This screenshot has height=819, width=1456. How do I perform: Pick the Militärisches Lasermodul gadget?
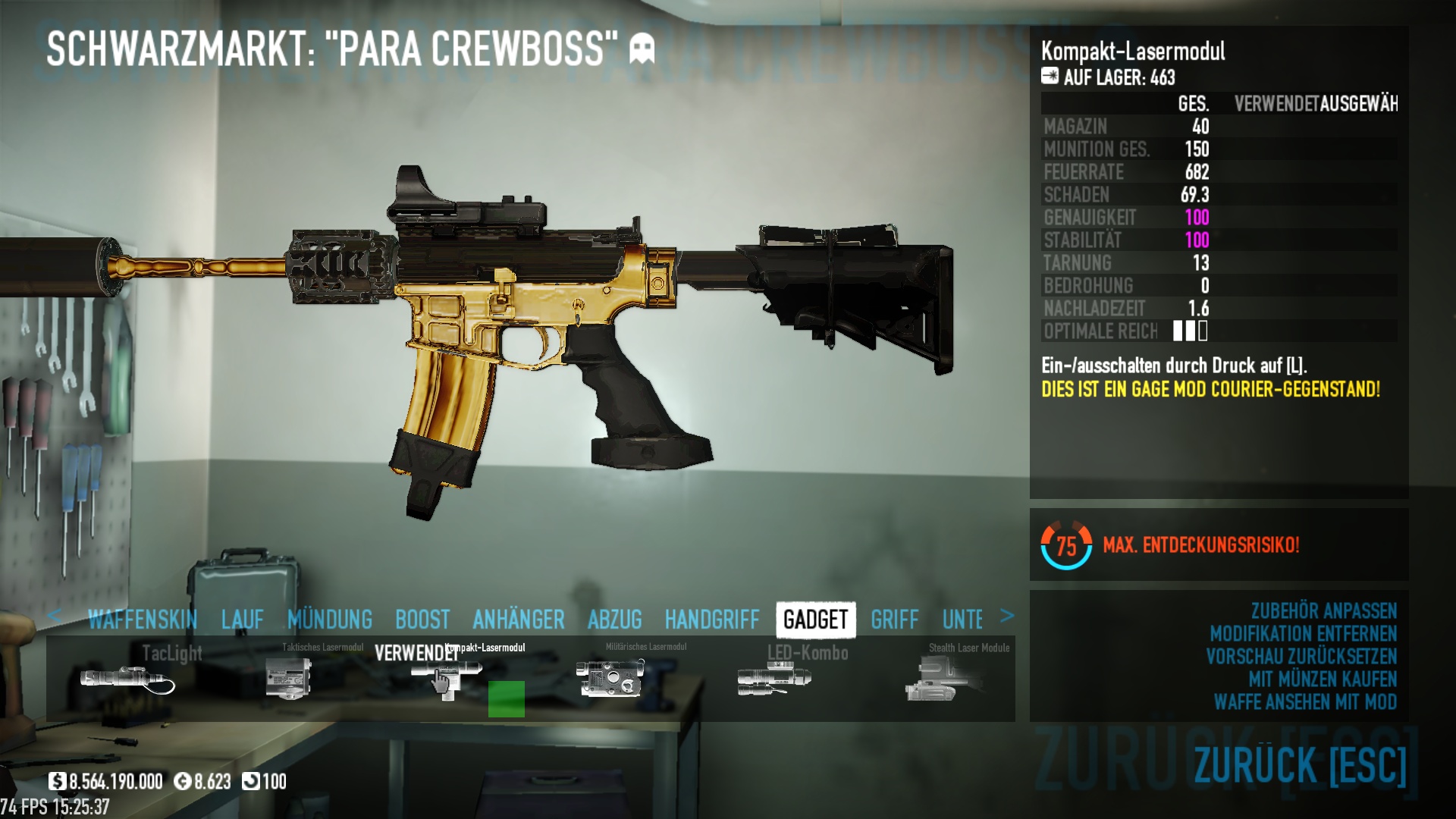pos(610,677)
